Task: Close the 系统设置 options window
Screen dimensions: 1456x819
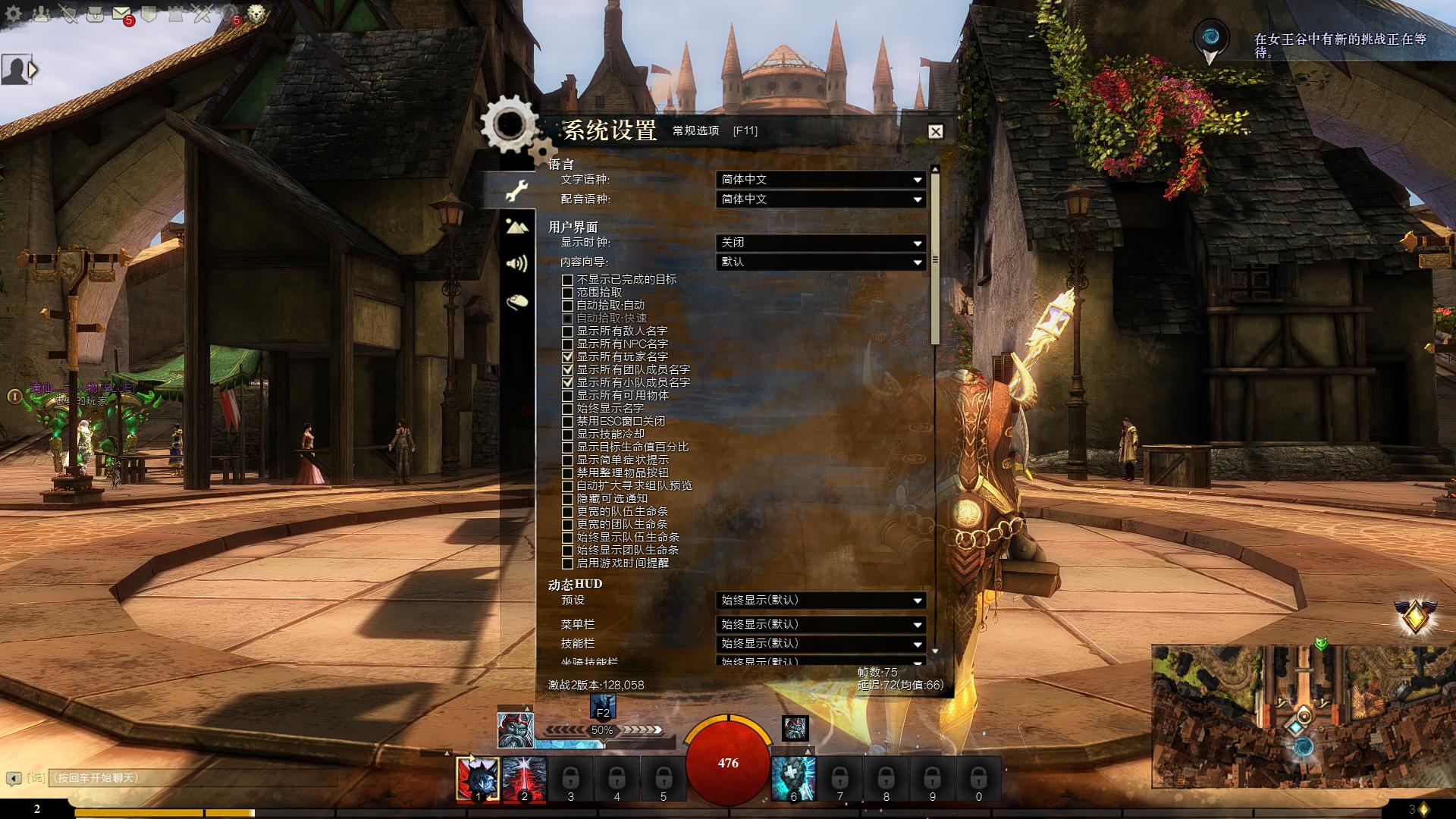Action: [x=936, y=131]
